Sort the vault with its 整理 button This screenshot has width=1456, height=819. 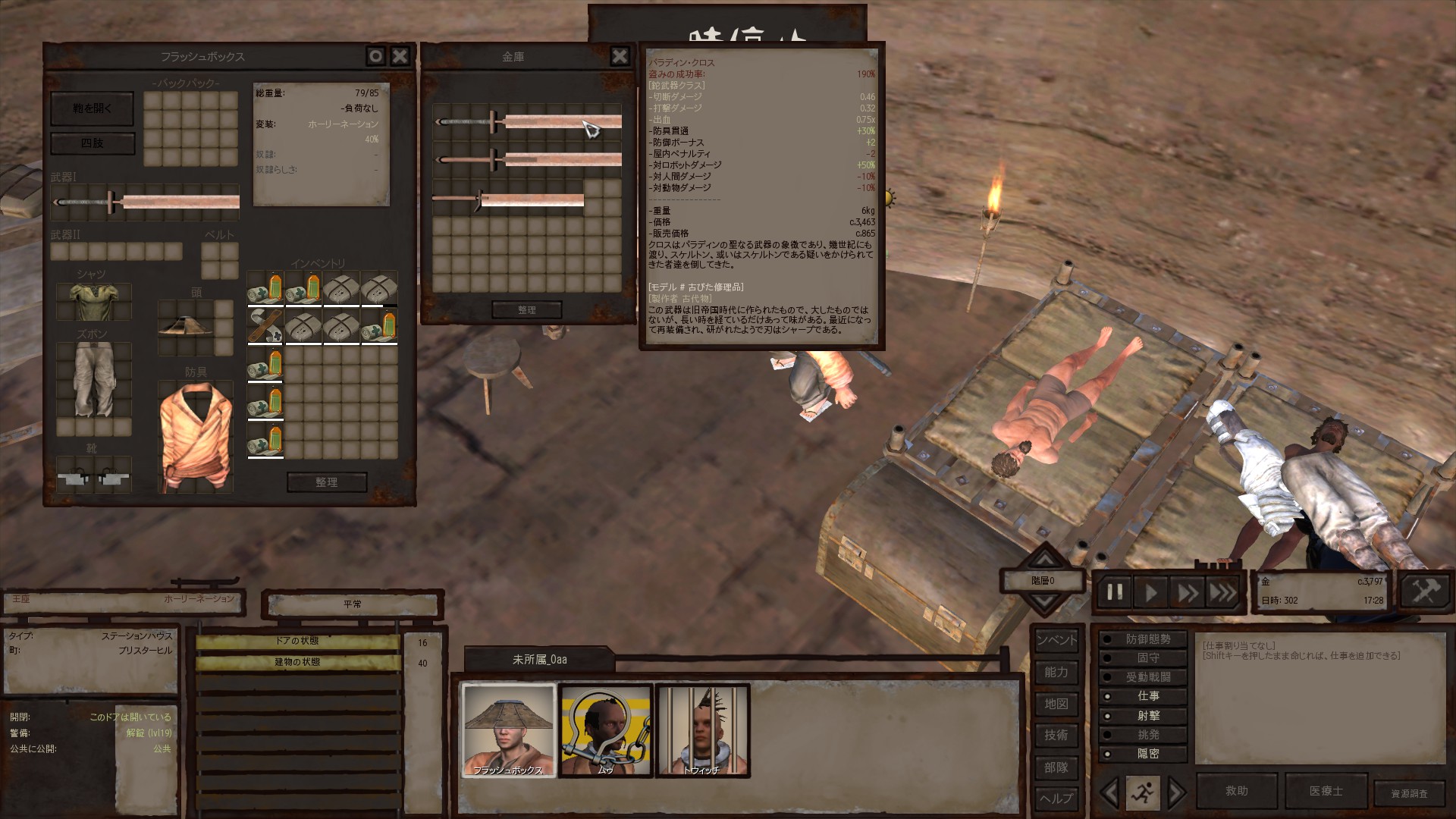526,309
